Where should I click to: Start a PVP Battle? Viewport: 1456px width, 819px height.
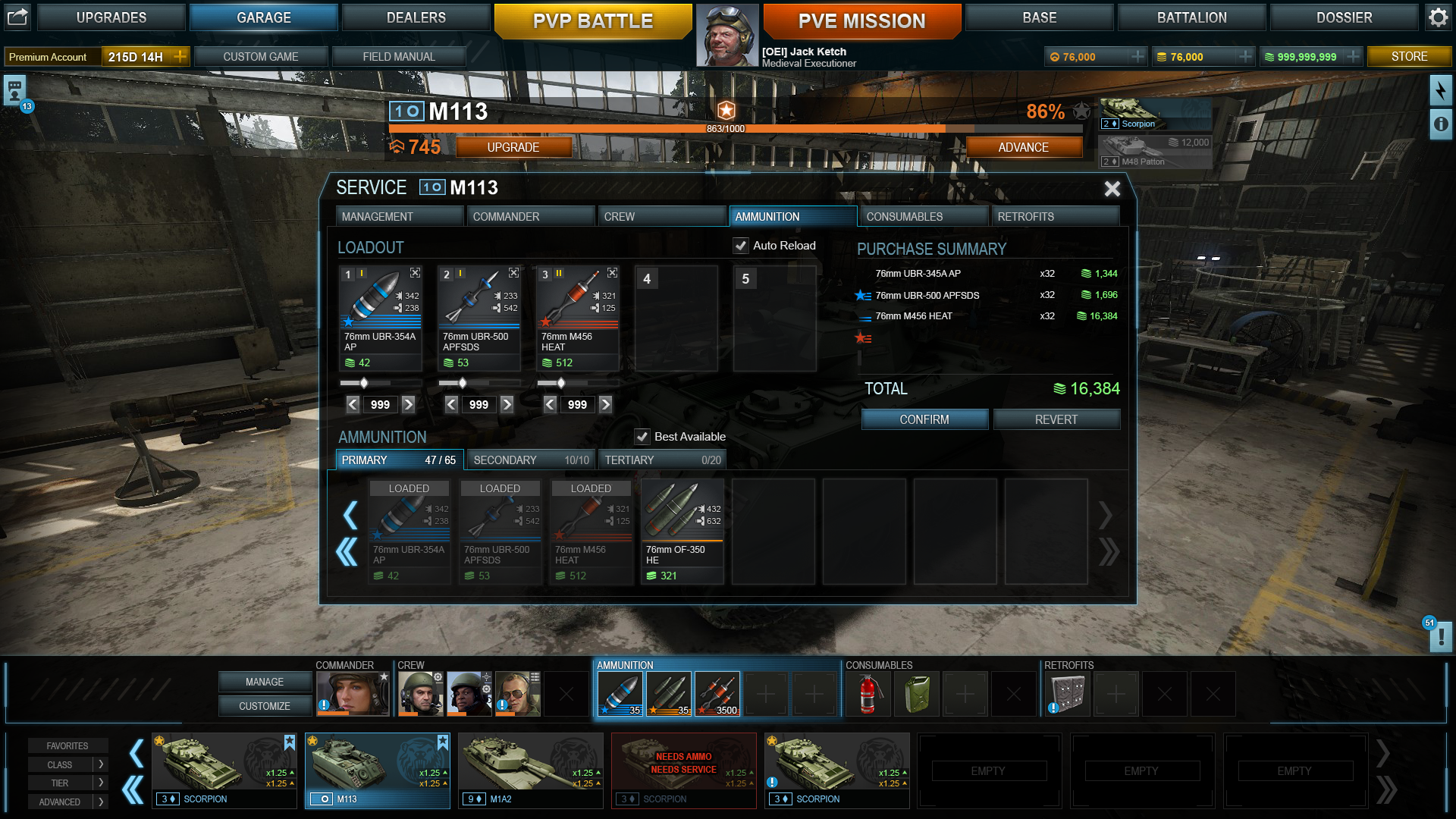592,21
